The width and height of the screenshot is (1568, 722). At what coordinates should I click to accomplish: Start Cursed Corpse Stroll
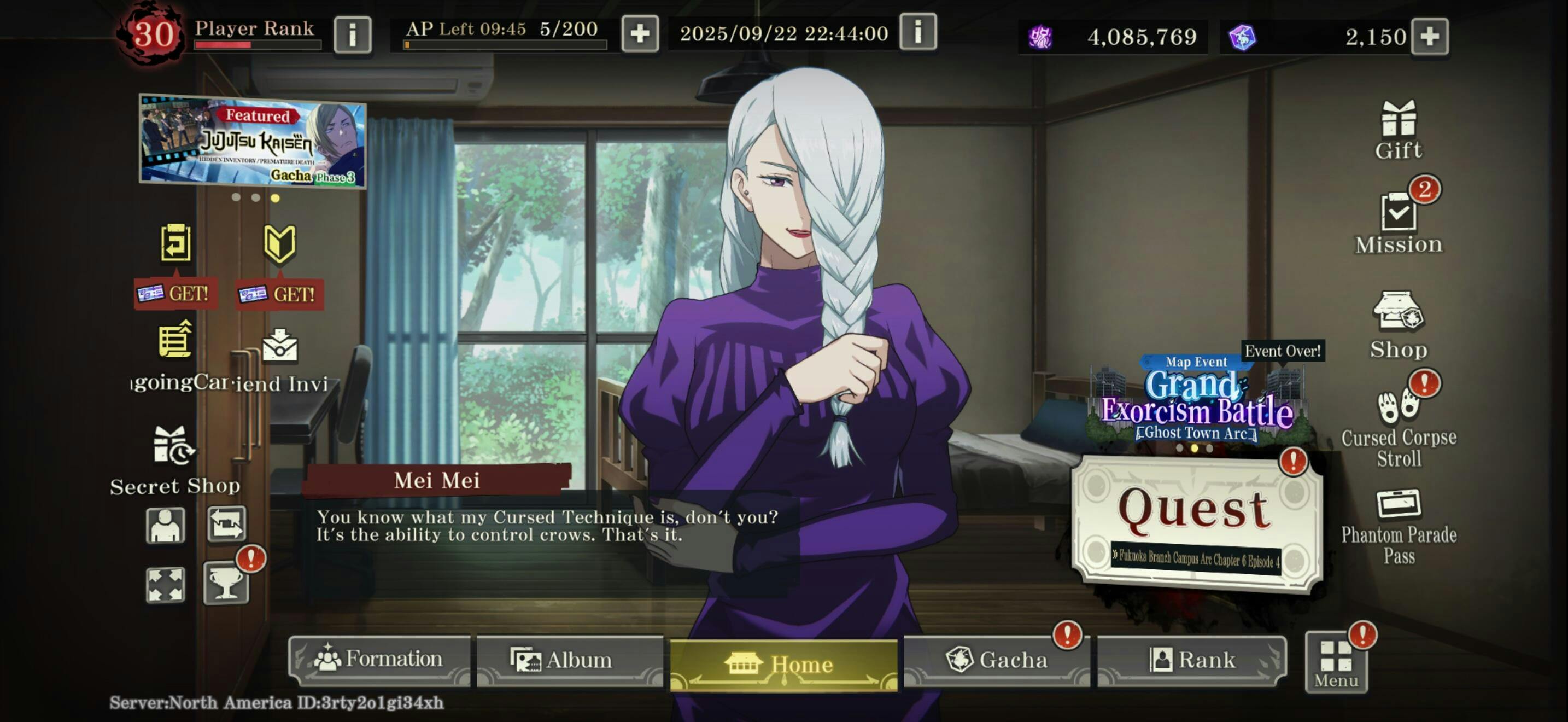pos(1398,426)
